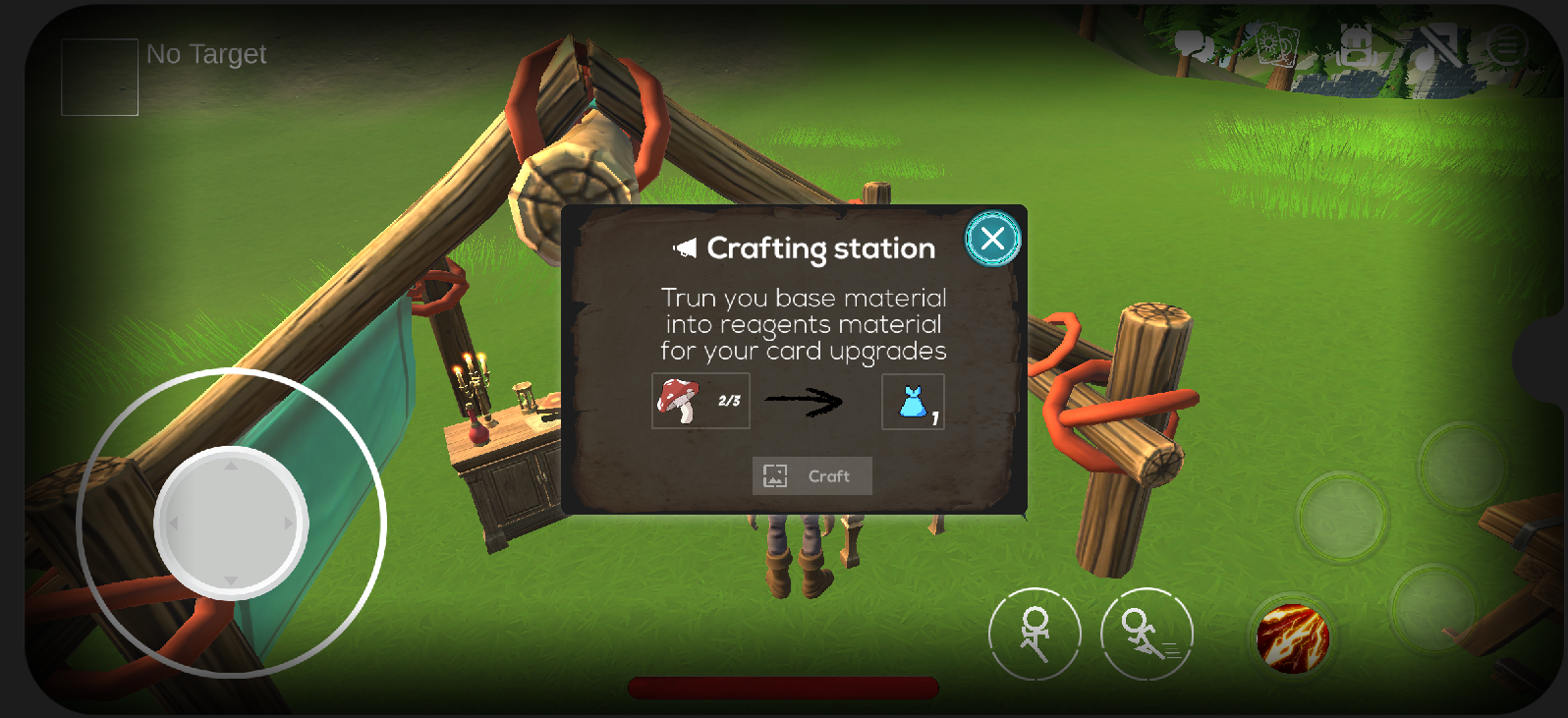The width and height of the screenshot is (1568, 718).
Task: Tap the virtual joystick knob
Action: [231, 523]
